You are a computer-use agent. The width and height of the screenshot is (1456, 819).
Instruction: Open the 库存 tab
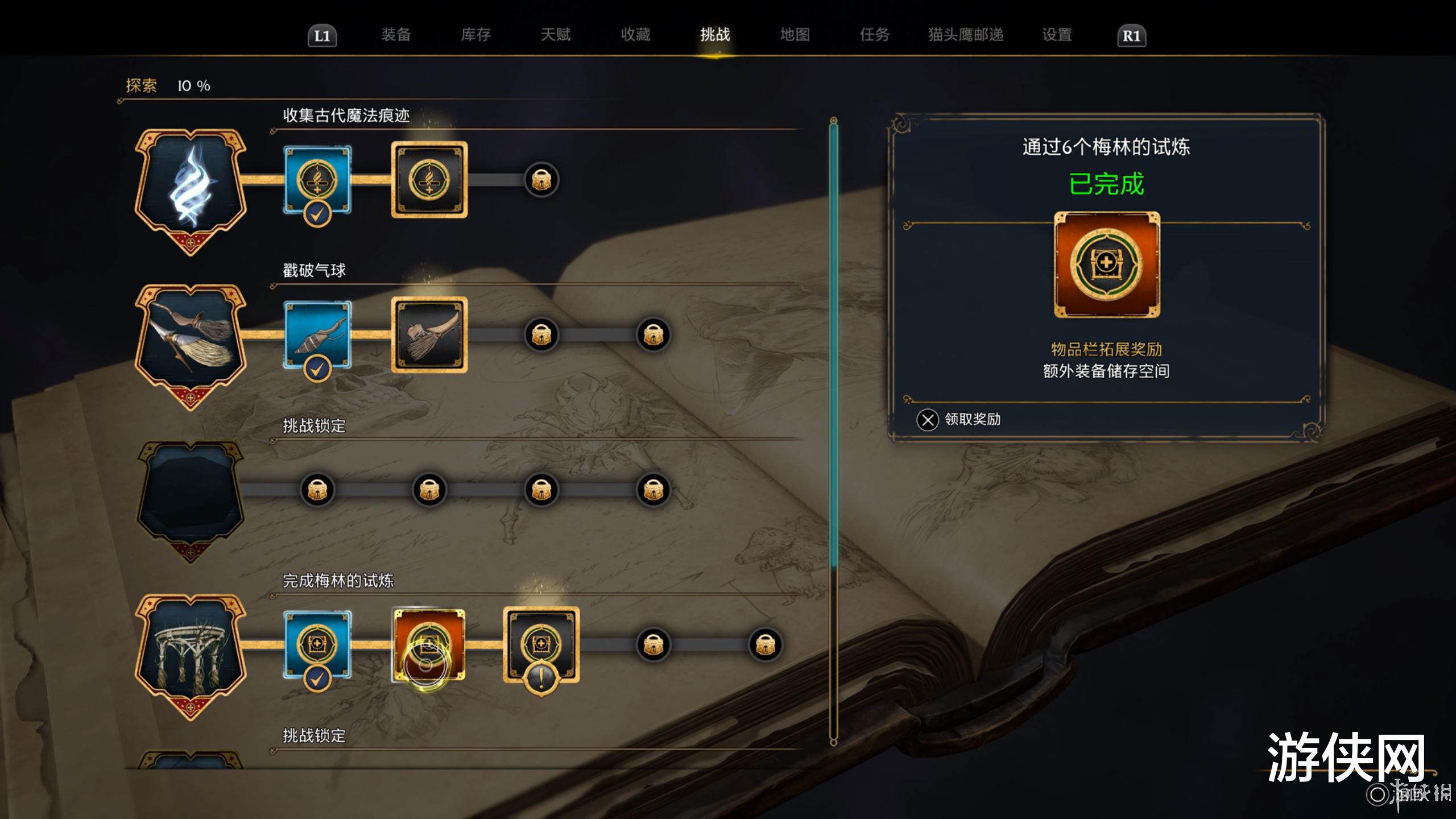475,35
